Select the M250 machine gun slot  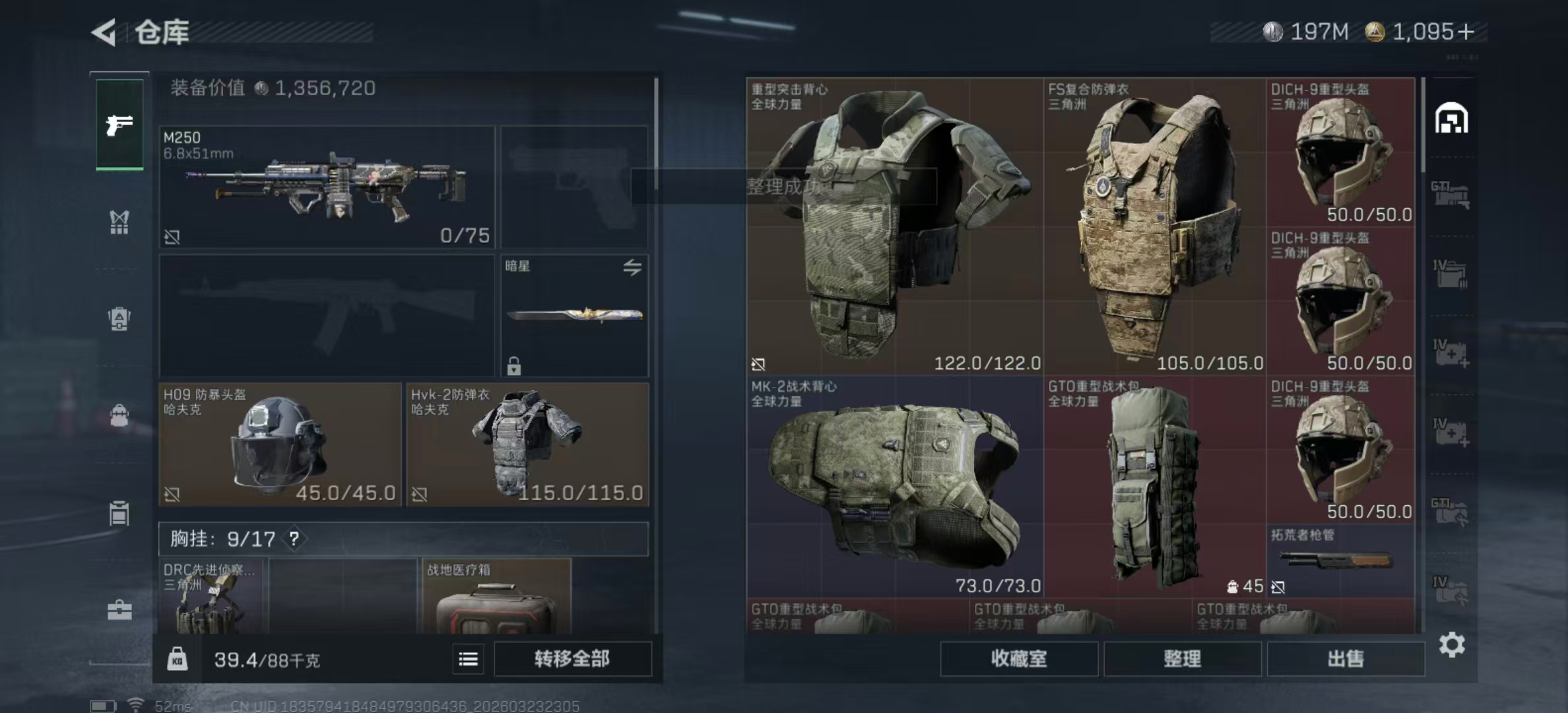327,187
